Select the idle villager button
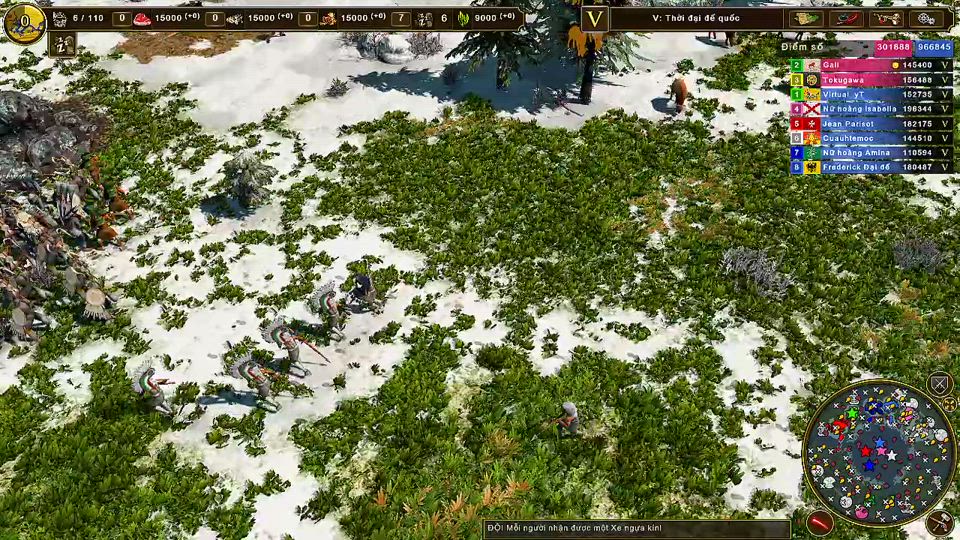Image resolution: width=960 pixels, height=540 pixels. pos(62,45)
